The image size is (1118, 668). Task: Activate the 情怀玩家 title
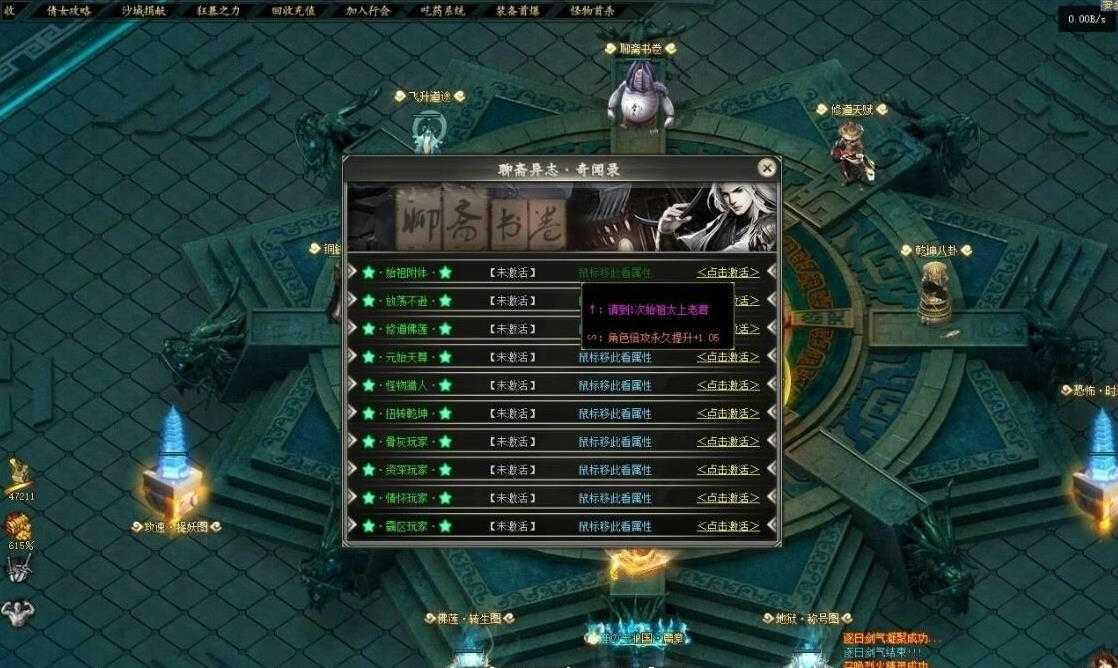coord(727,497)
